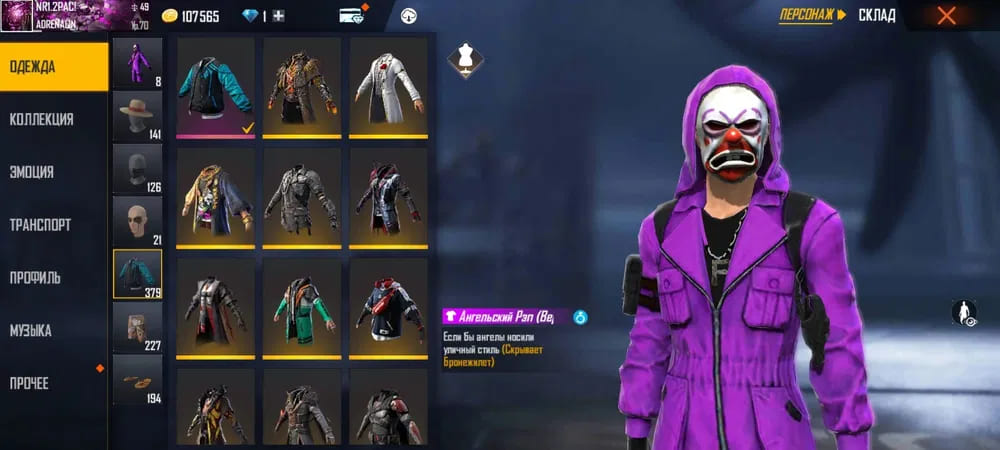
Task: Choose the straw hat headwear category
Action: (x=137, y=116)
